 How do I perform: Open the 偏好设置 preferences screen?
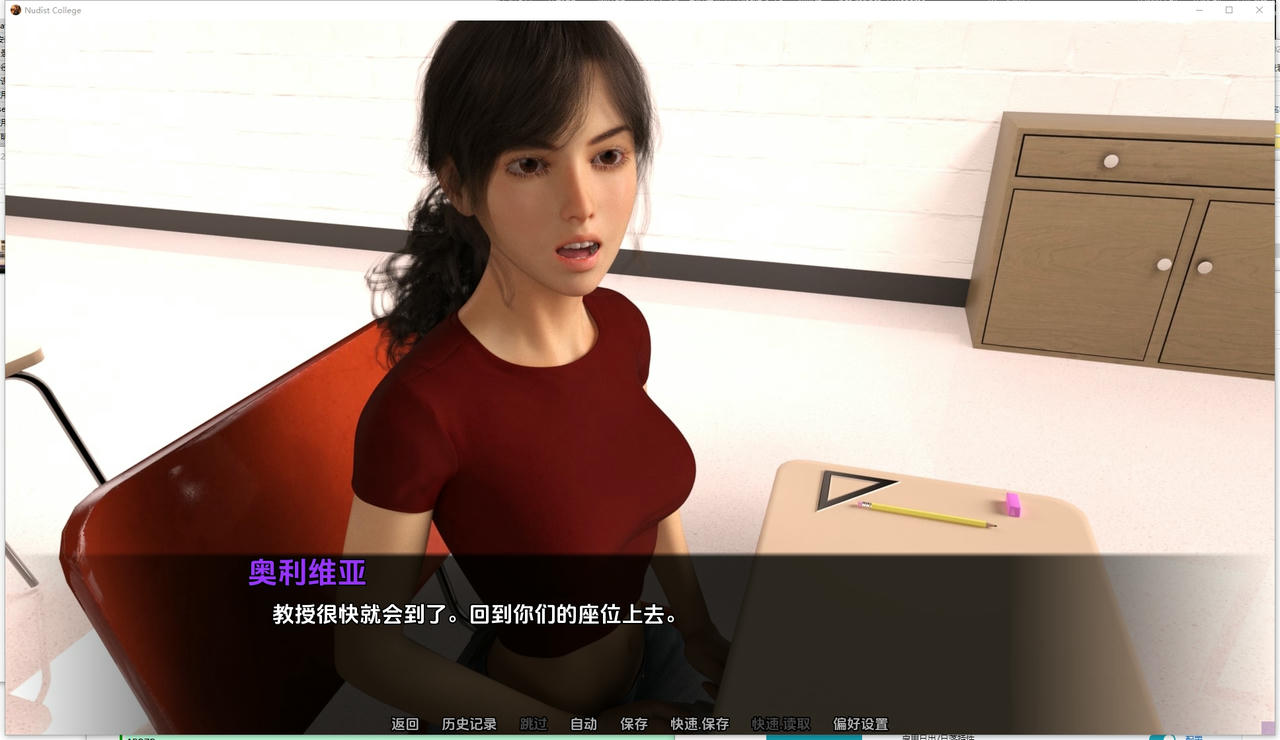tap(862, 723)
